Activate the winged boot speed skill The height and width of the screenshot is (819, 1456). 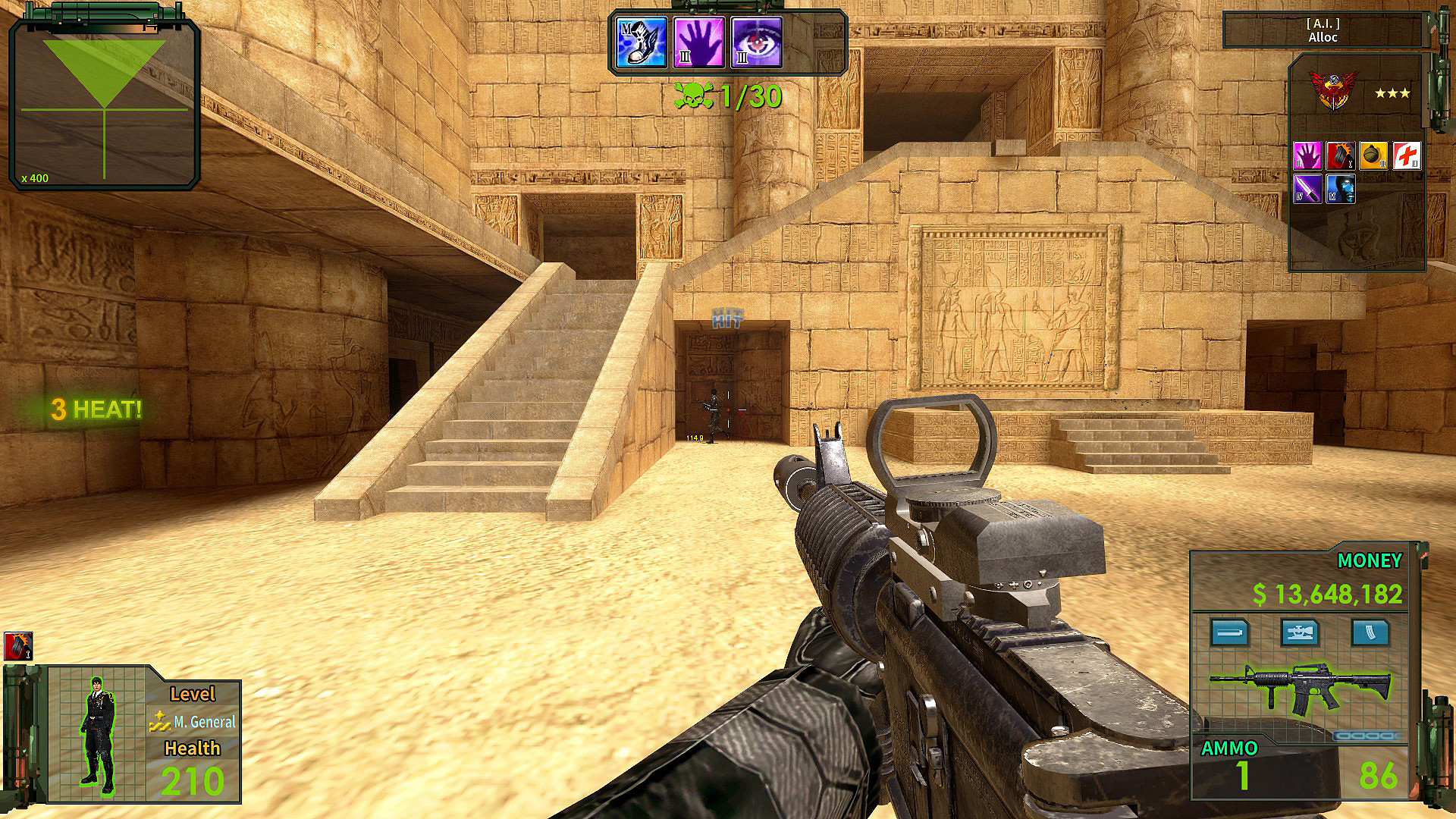coord(642,42)
